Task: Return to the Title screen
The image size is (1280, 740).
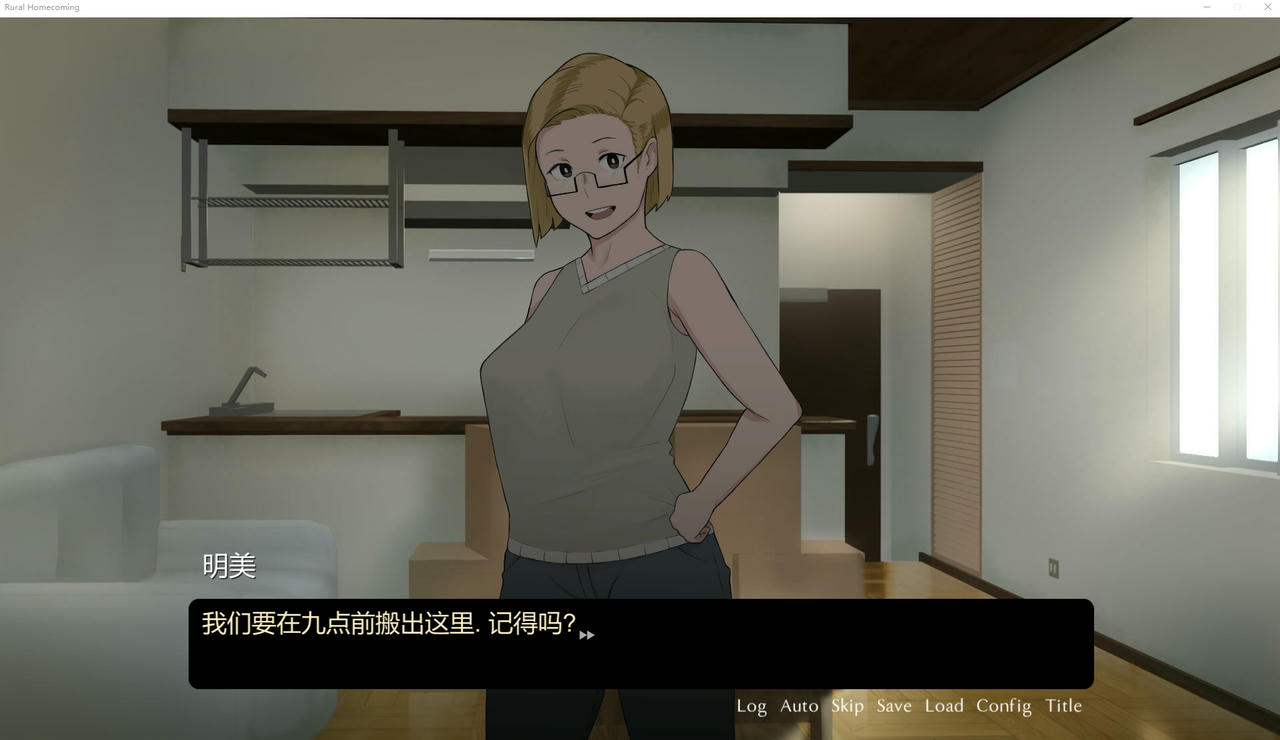Action: [x=1062, y=706]
